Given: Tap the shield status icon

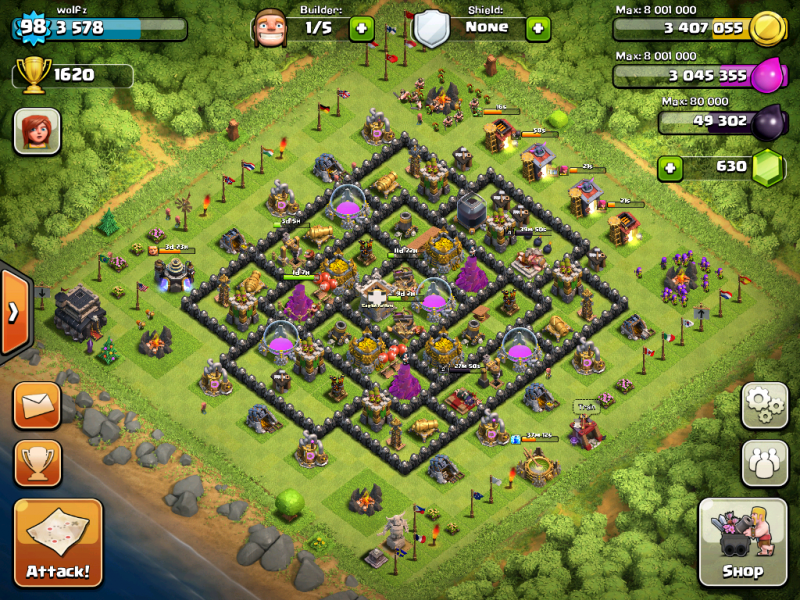Looking at the screenshot, I should 430,28.
